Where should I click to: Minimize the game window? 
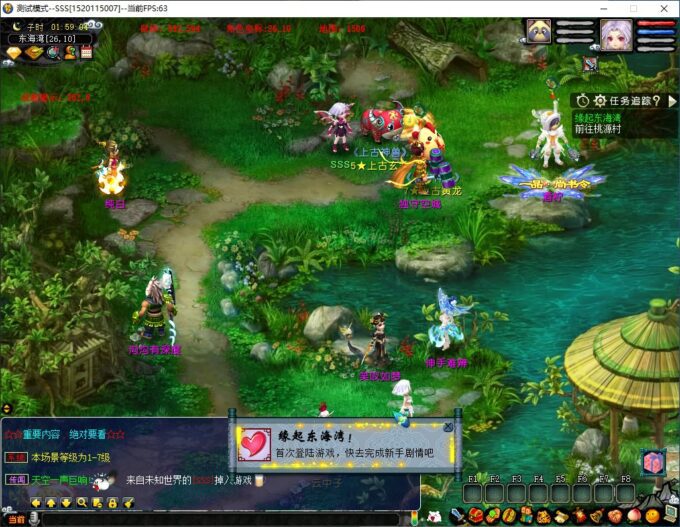pos(607,9)
